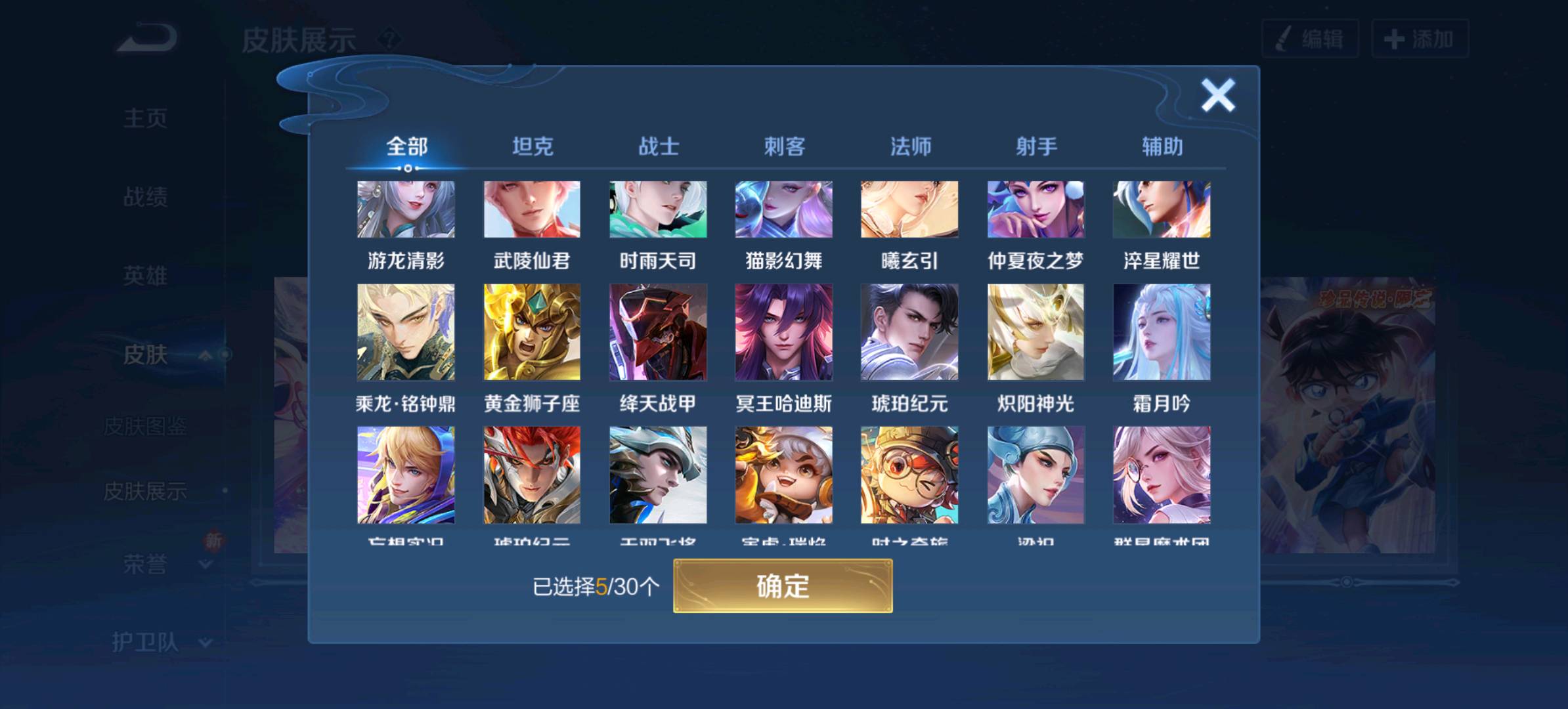Switch to the 战士 tab

pos(659,146)
